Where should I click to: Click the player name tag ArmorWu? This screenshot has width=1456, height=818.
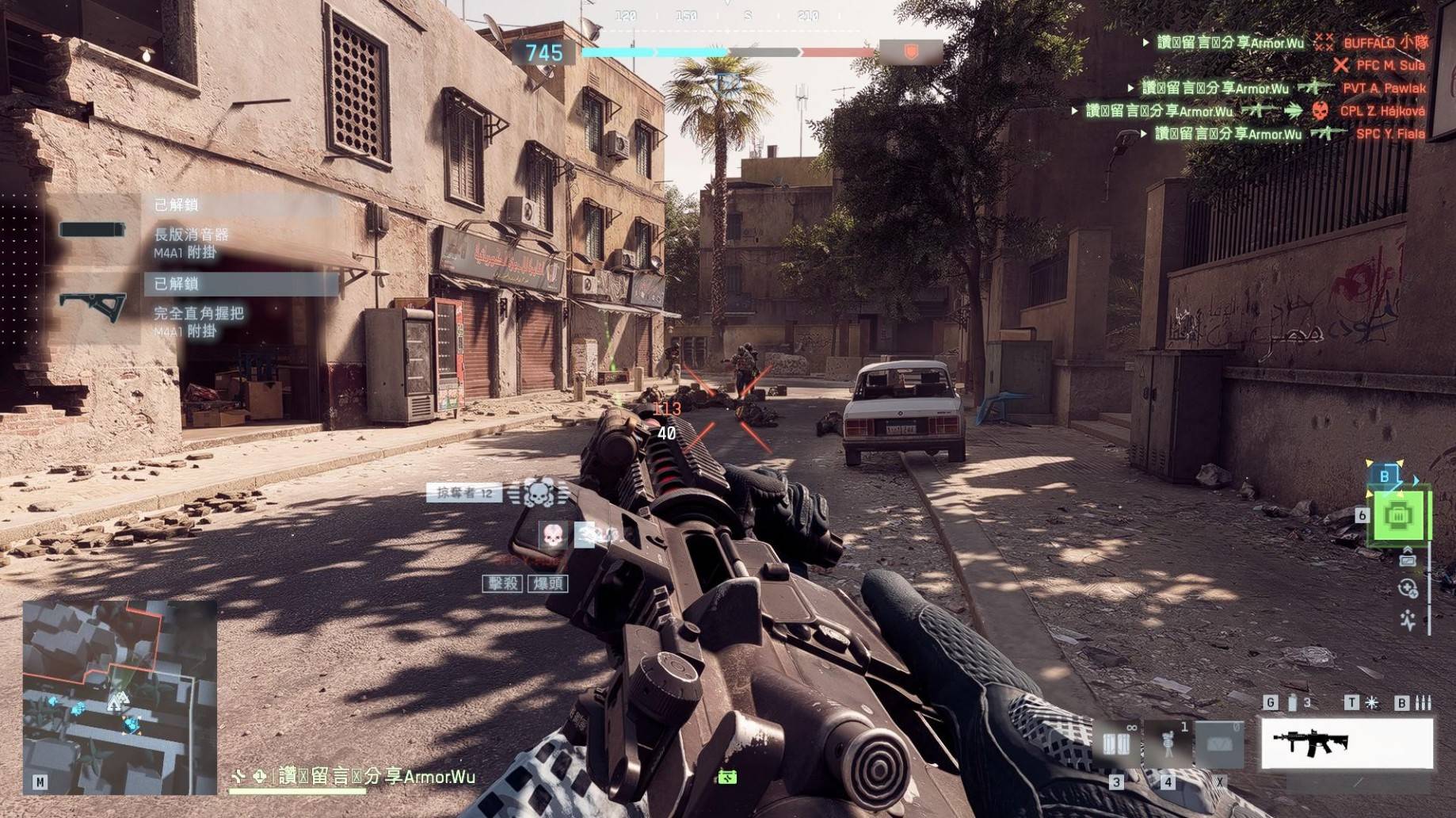point(375,777)
